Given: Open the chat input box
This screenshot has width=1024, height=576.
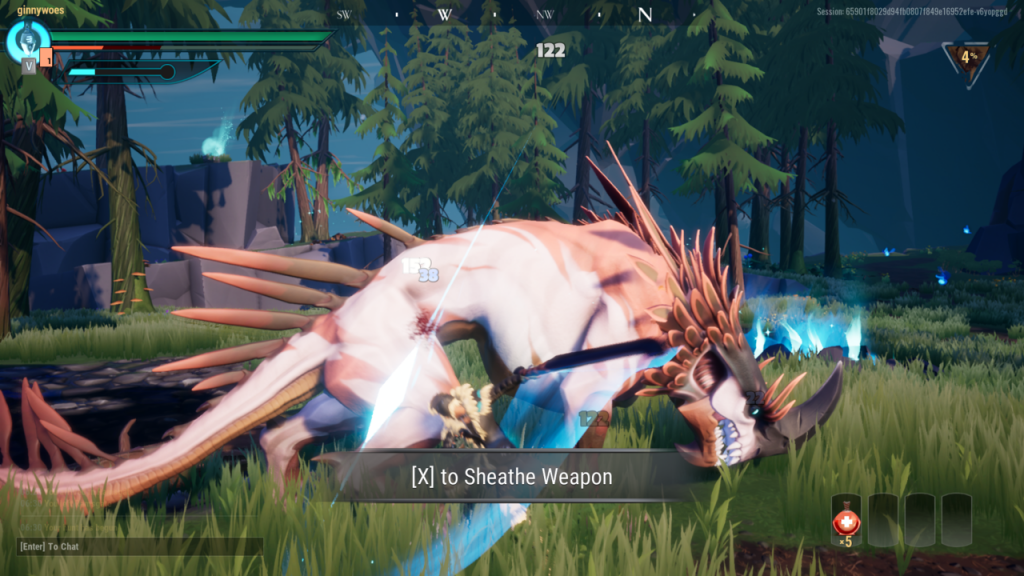Looking at the screenshot, I should tap(139, 547).
